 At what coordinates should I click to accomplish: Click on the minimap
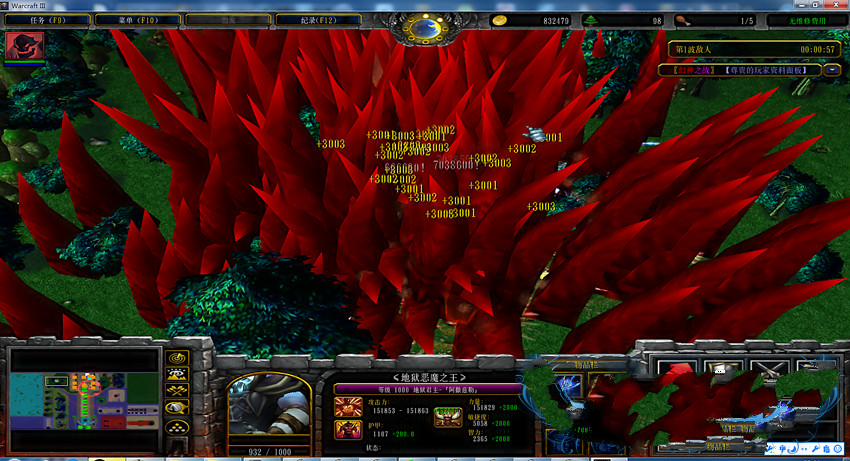click(x=84, y=397)
